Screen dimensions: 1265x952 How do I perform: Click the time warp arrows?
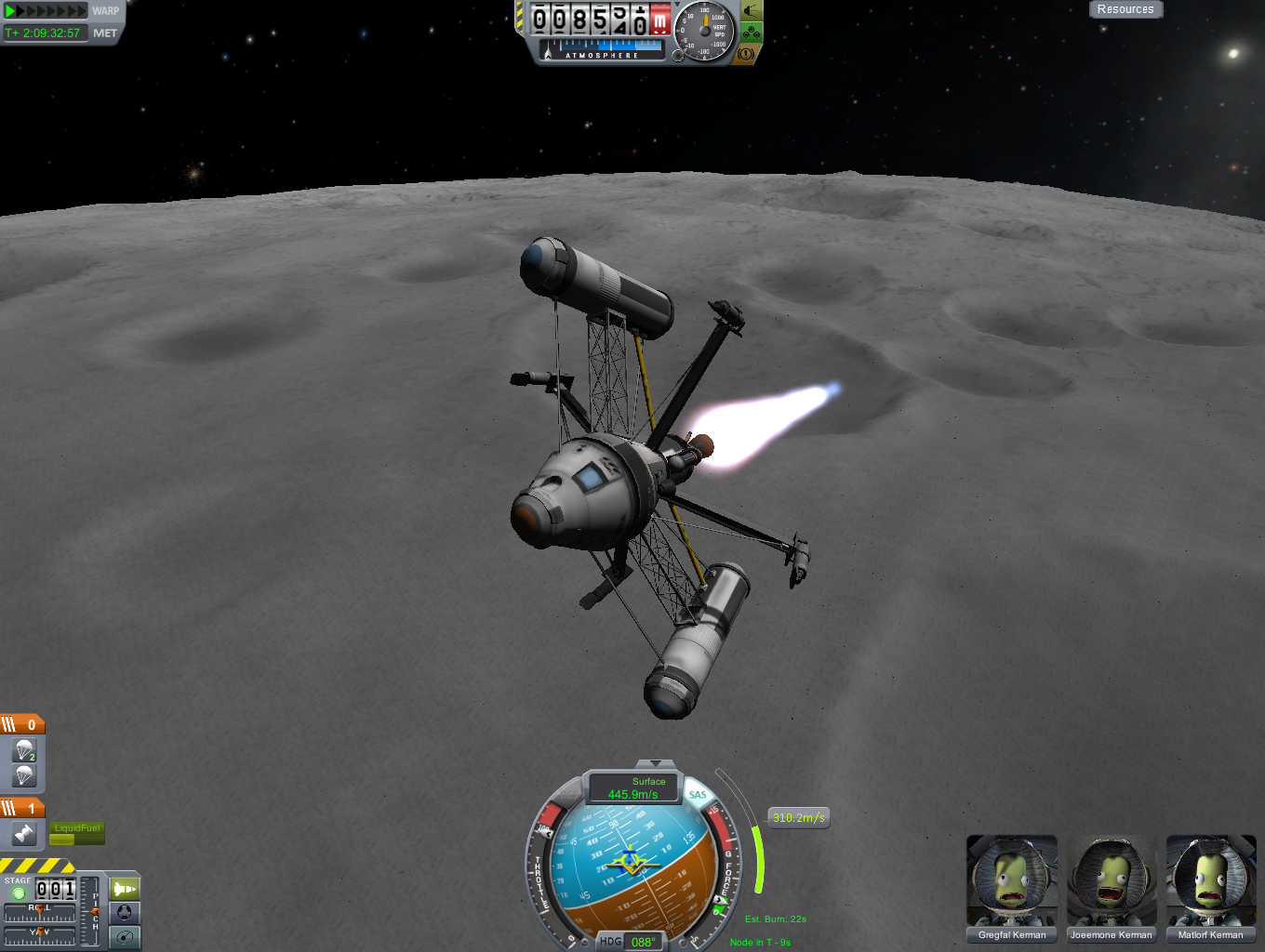point(45,11)
